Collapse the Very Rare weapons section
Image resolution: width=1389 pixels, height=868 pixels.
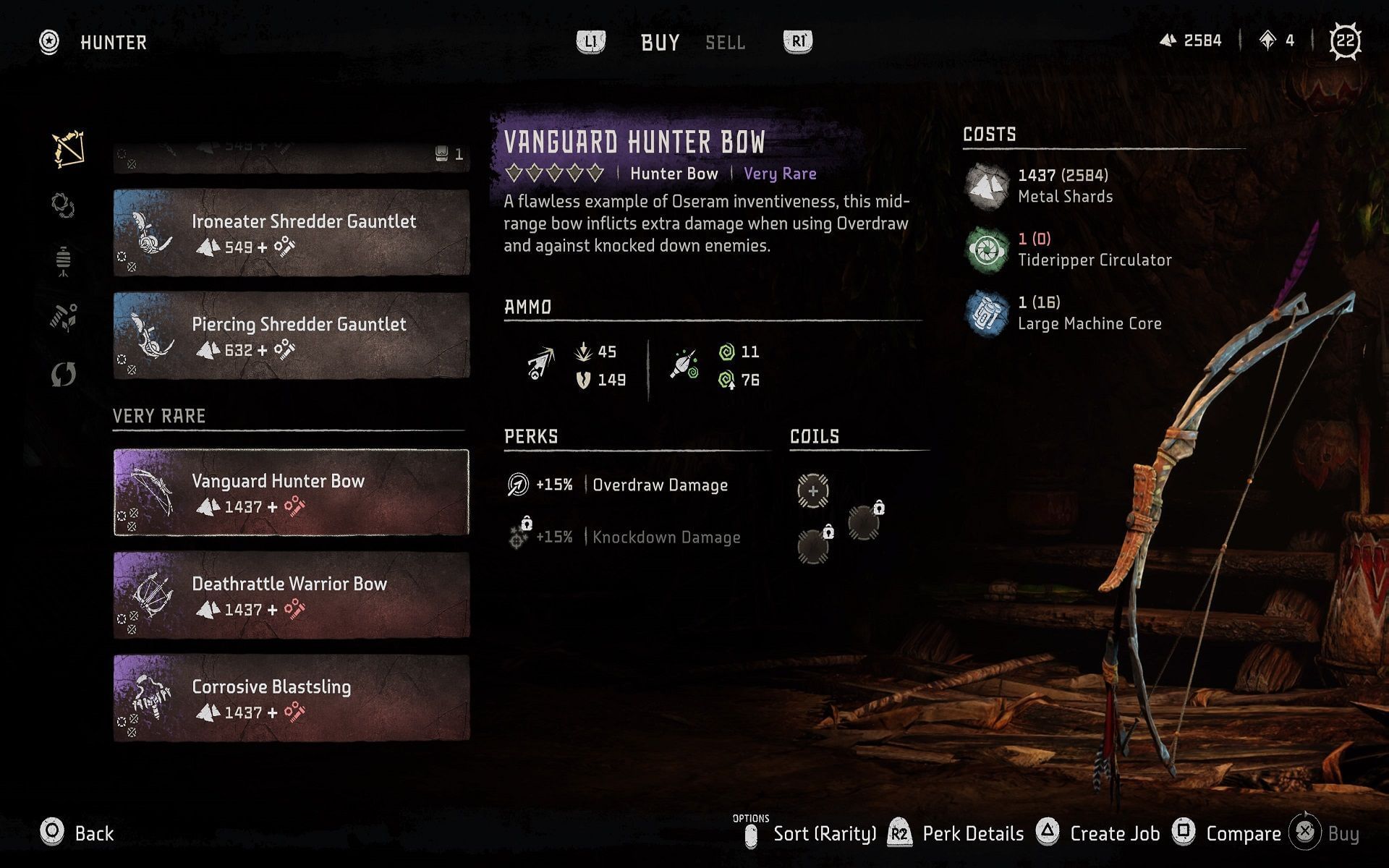(158, 416)
